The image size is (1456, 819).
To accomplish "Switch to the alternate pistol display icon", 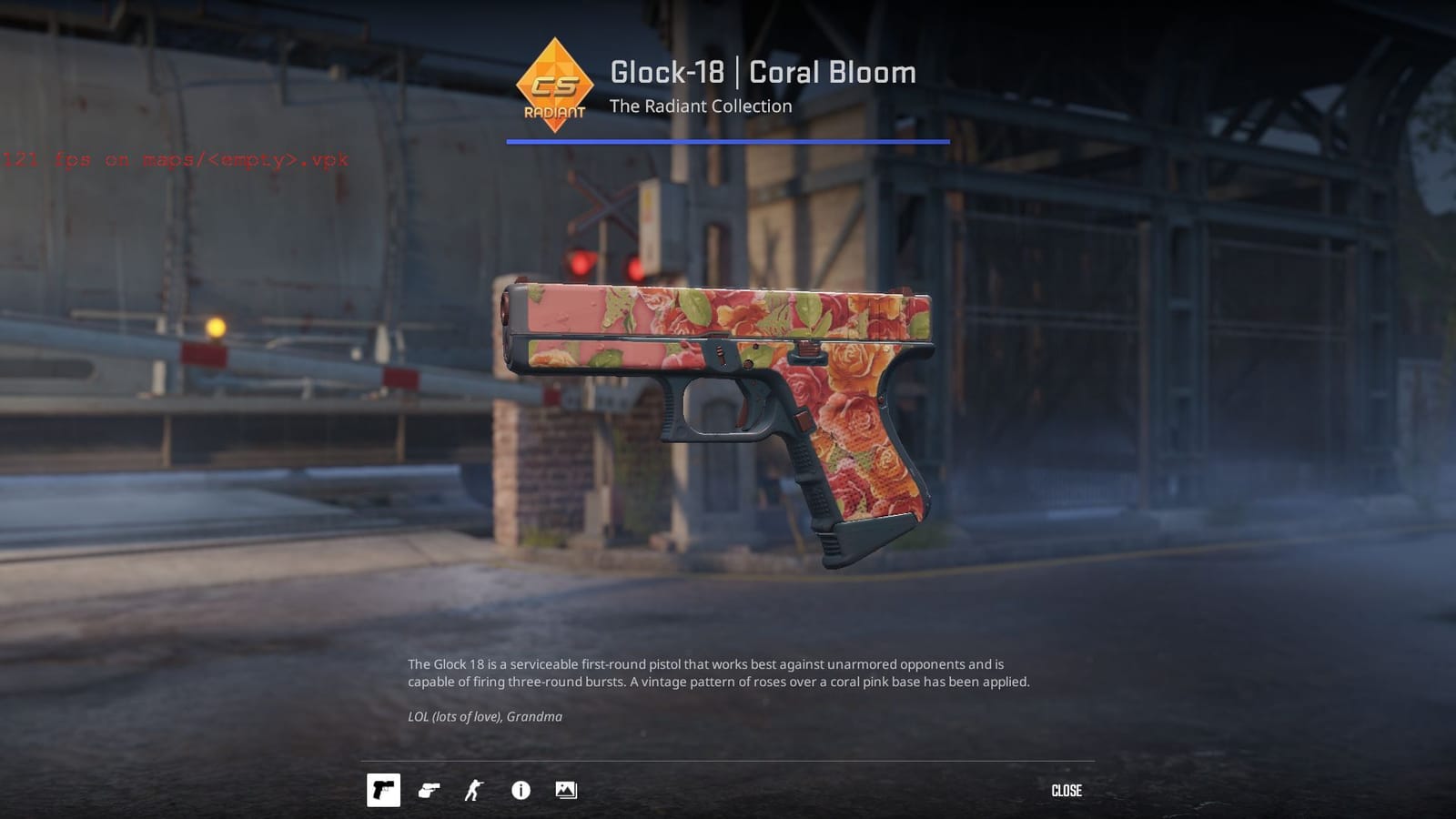I will [x=430, y=791].
